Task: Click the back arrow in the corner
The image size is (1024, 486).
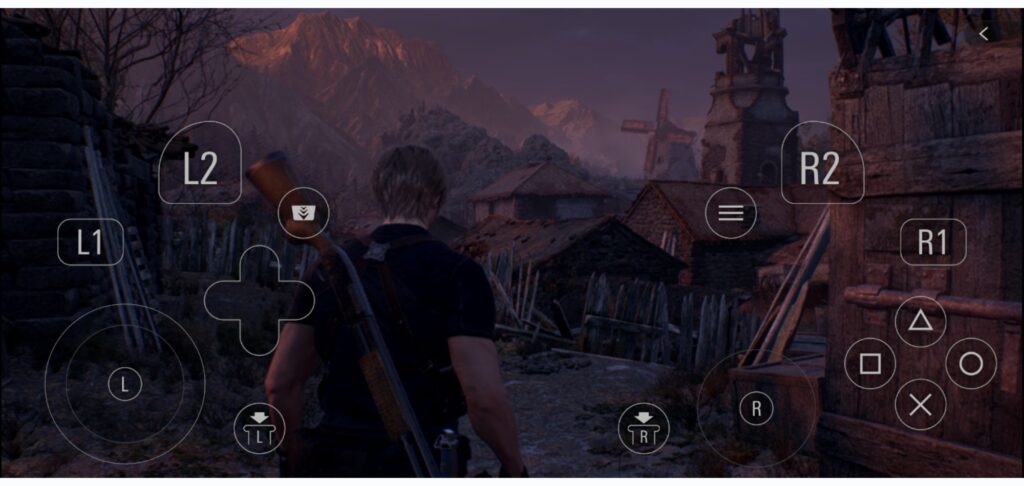Action: pos(984,34)
